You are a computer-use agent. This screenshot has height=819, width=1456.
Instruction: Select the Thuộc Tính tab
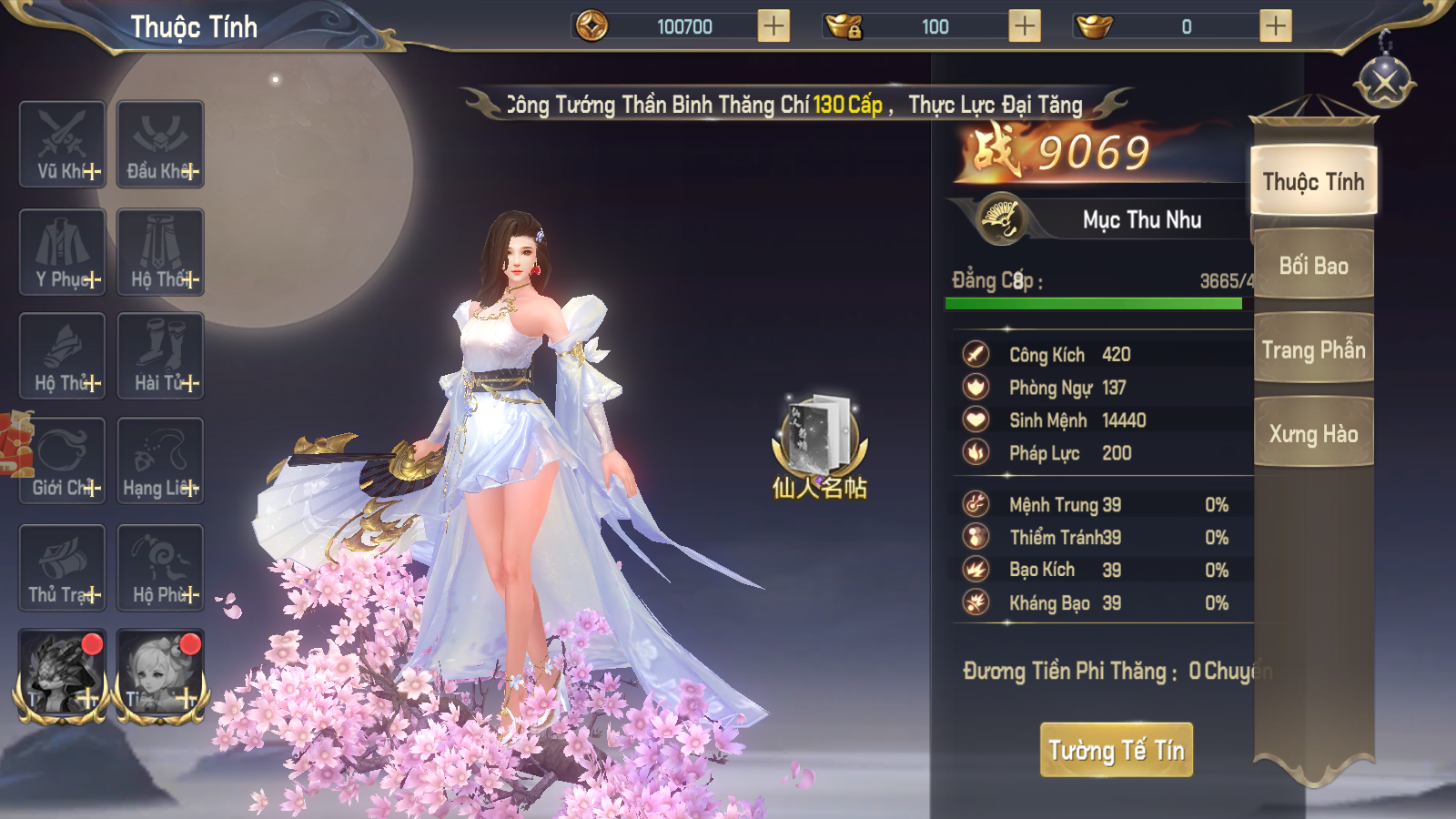1313,182
